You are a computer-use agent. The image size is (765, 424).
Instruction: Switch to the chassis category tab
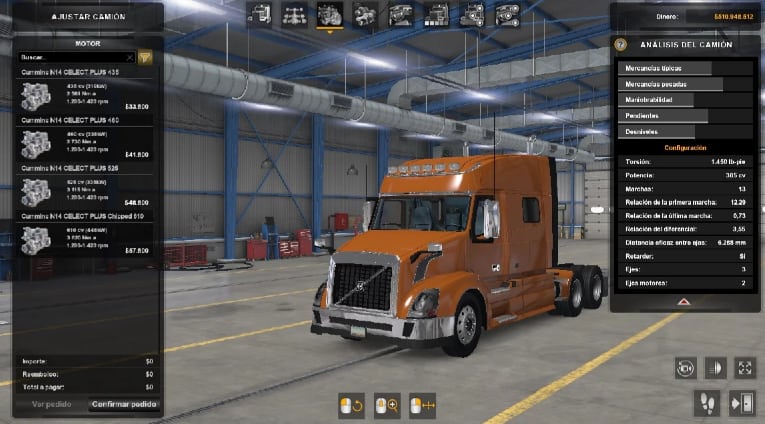point(295,14)
